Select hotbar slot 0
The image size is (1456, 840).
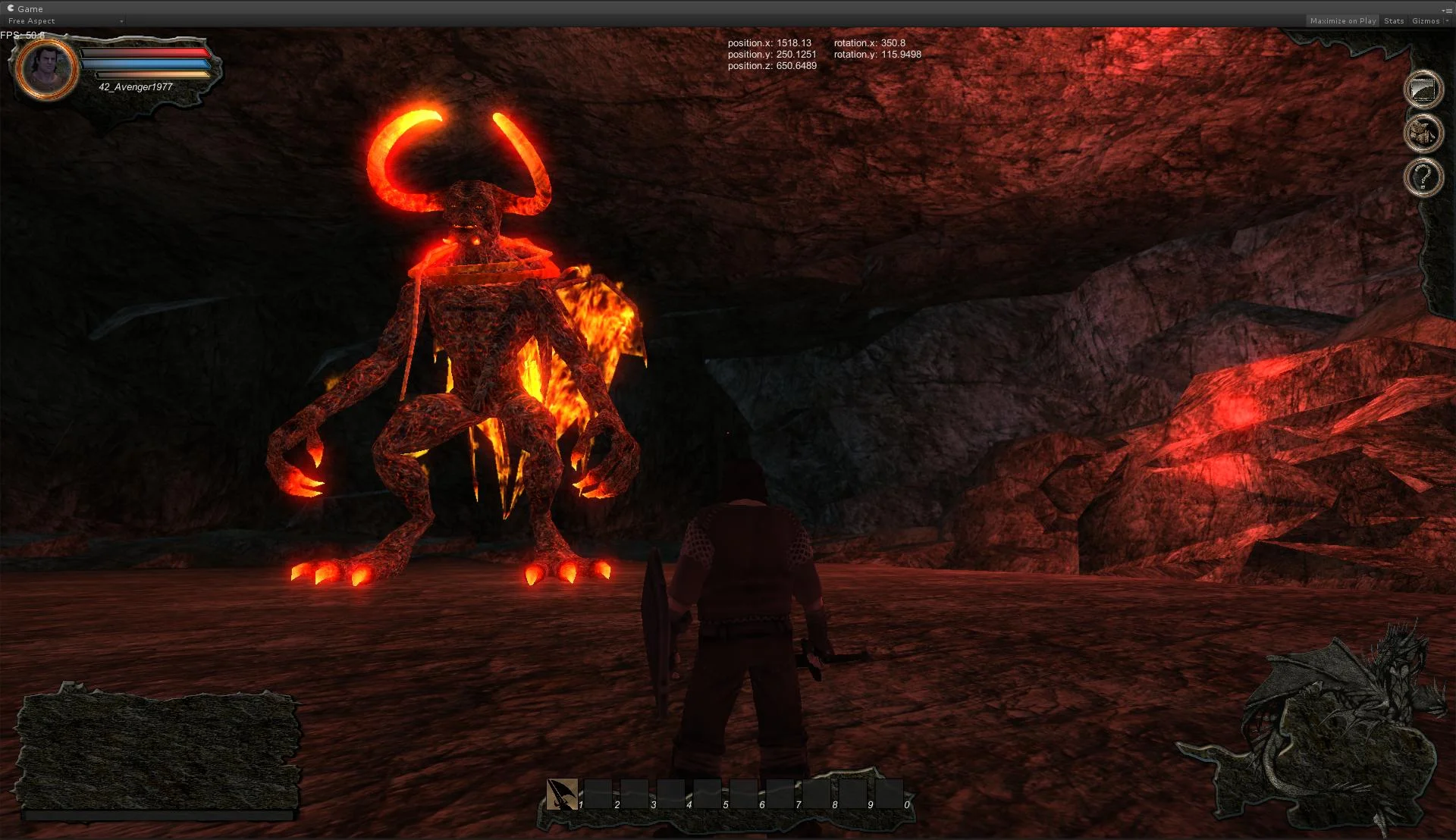point(889,794)
